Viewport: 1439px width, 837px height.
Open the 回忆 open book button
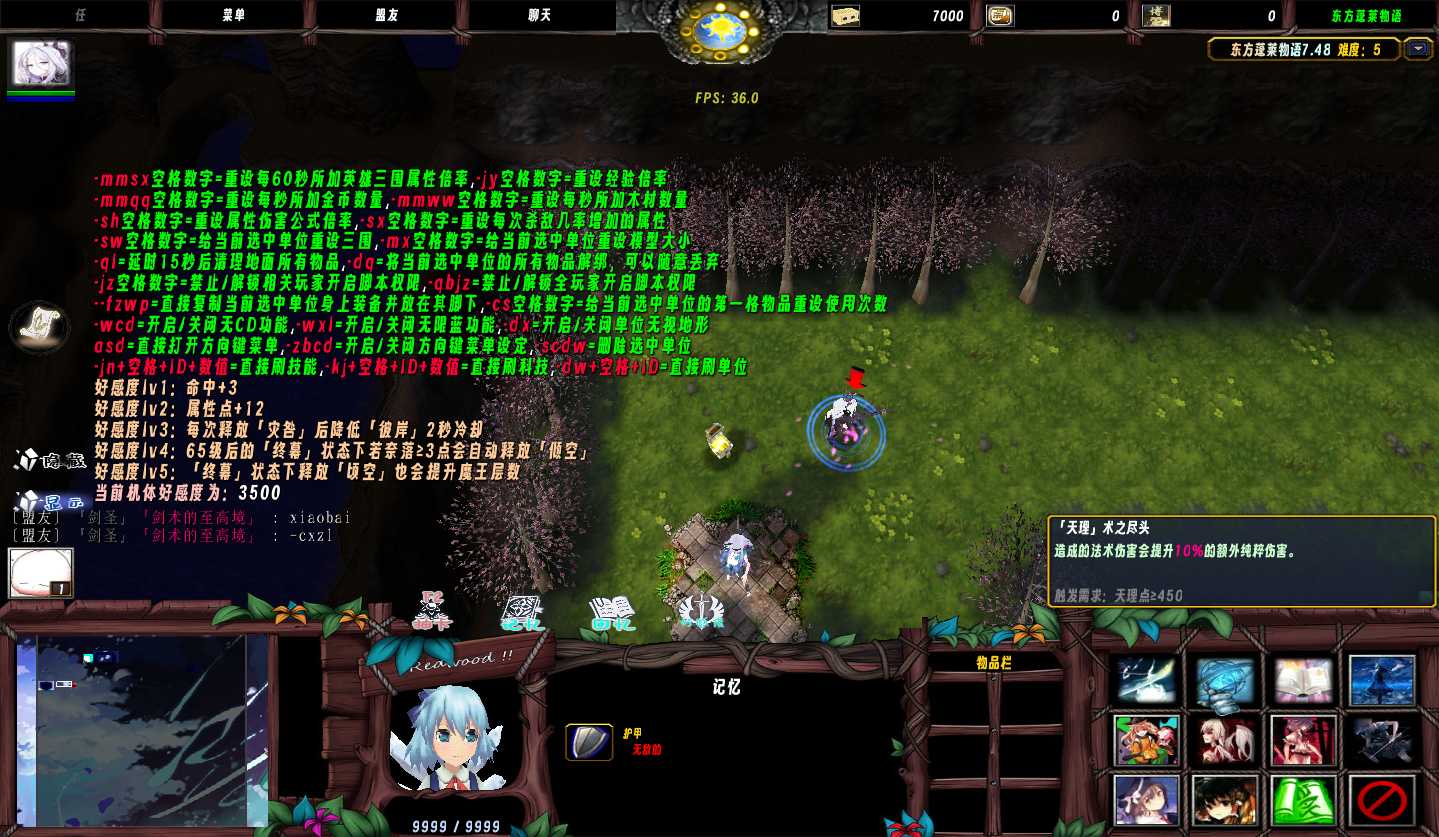point(612,611)
